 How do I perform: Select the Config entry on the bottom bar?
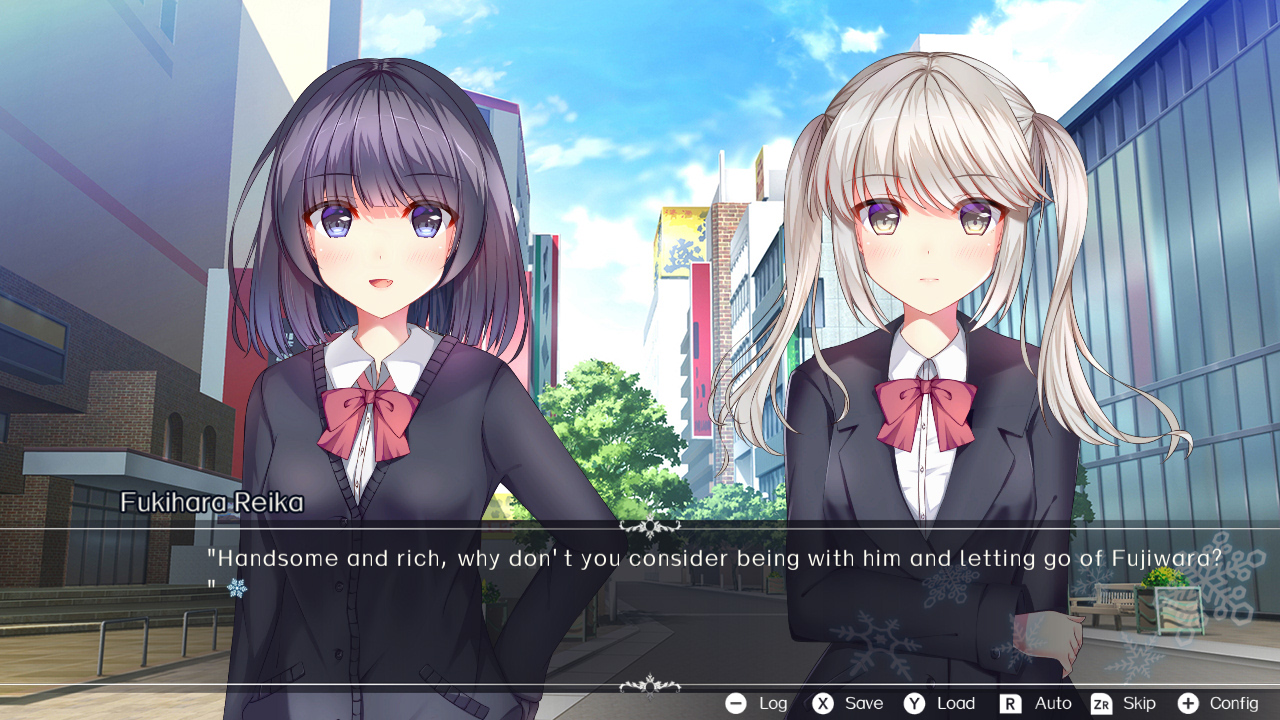coord(1233,703)
